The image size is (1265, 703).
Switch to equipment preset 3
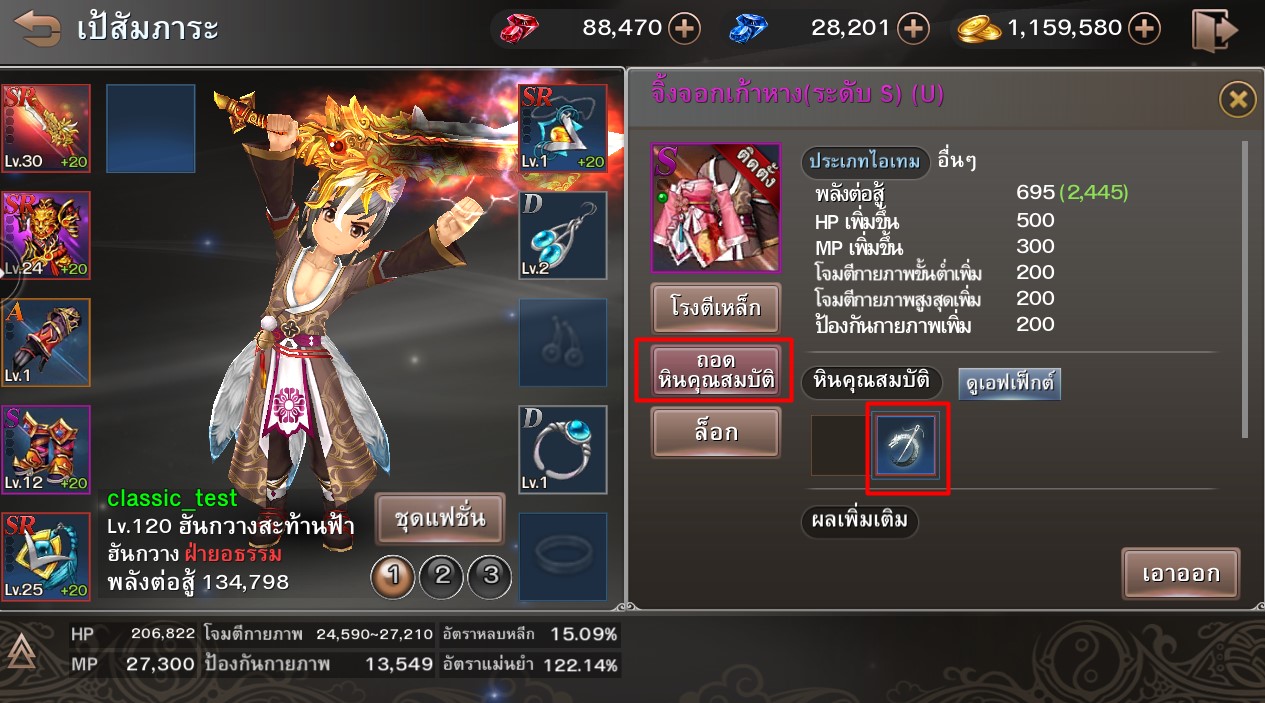tap(490, 575)
